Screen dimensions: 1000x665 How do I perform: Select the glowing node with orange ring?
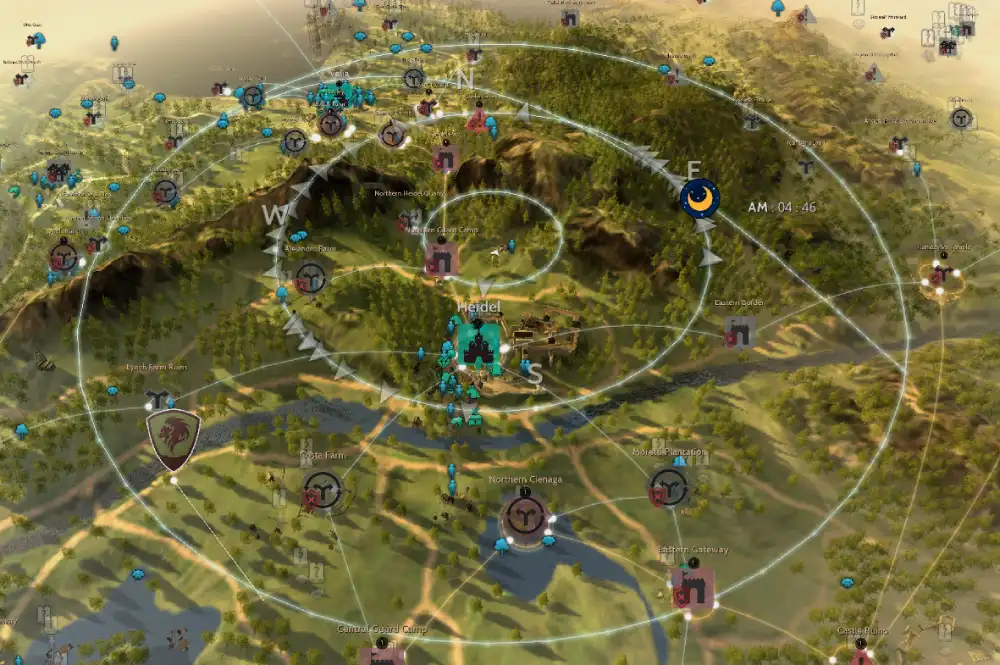click(941, 278)
